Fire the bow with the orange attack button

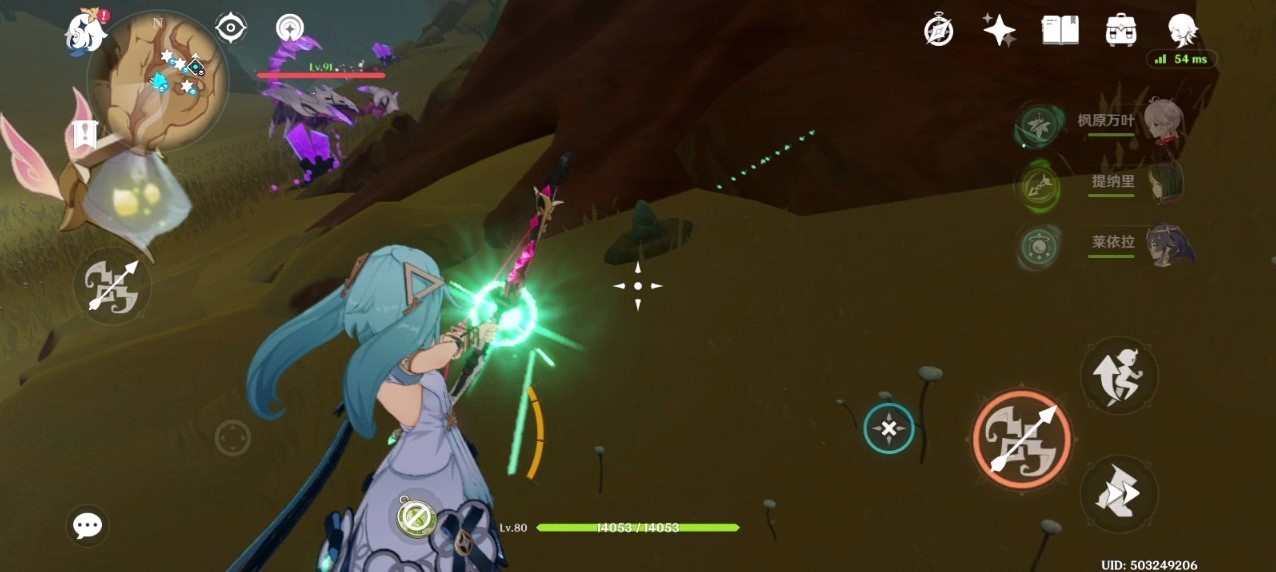pos(1021,439)
